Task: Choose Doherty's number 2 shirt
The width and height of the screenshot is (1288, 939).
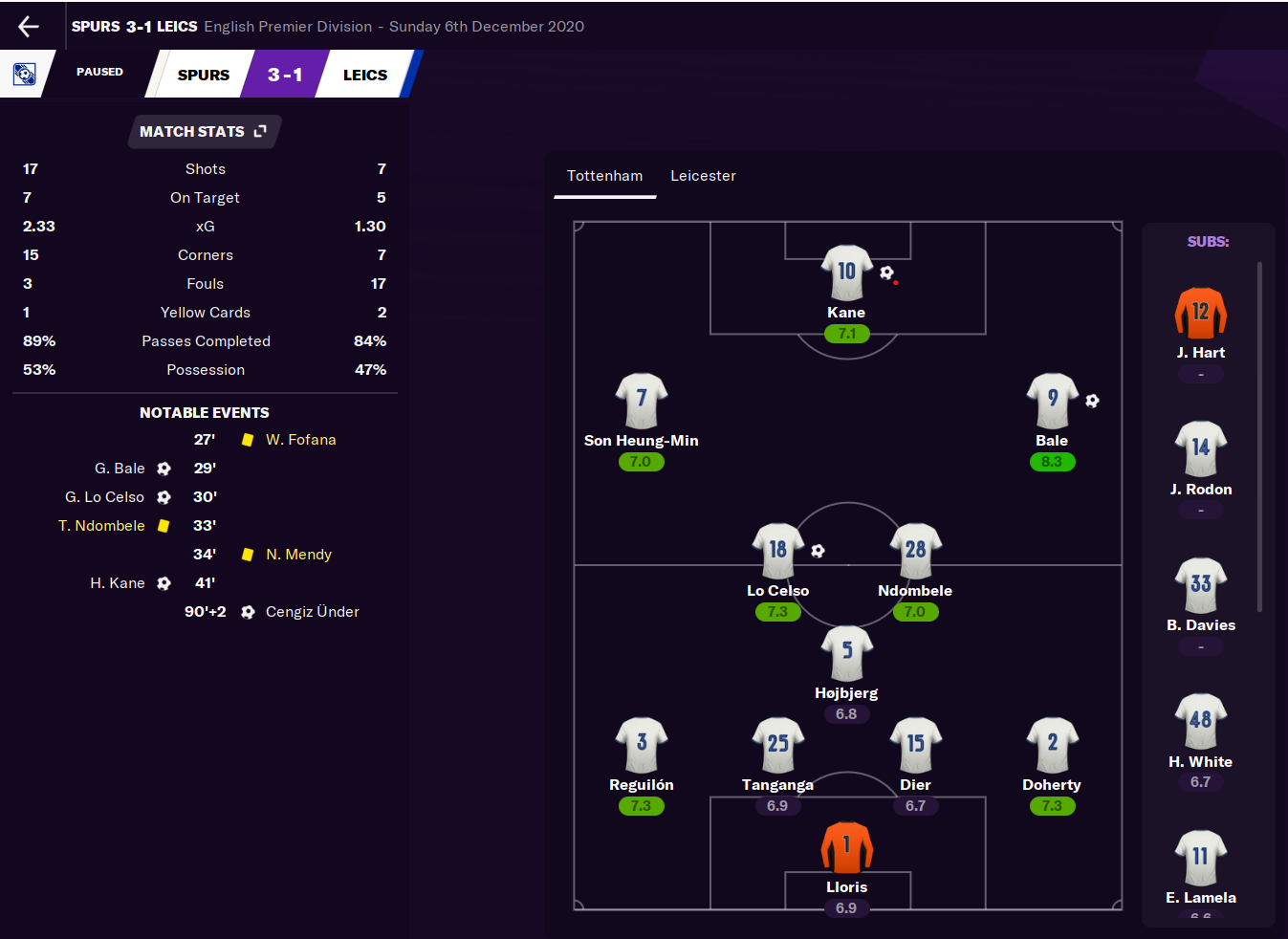Action: point(1052,745)
